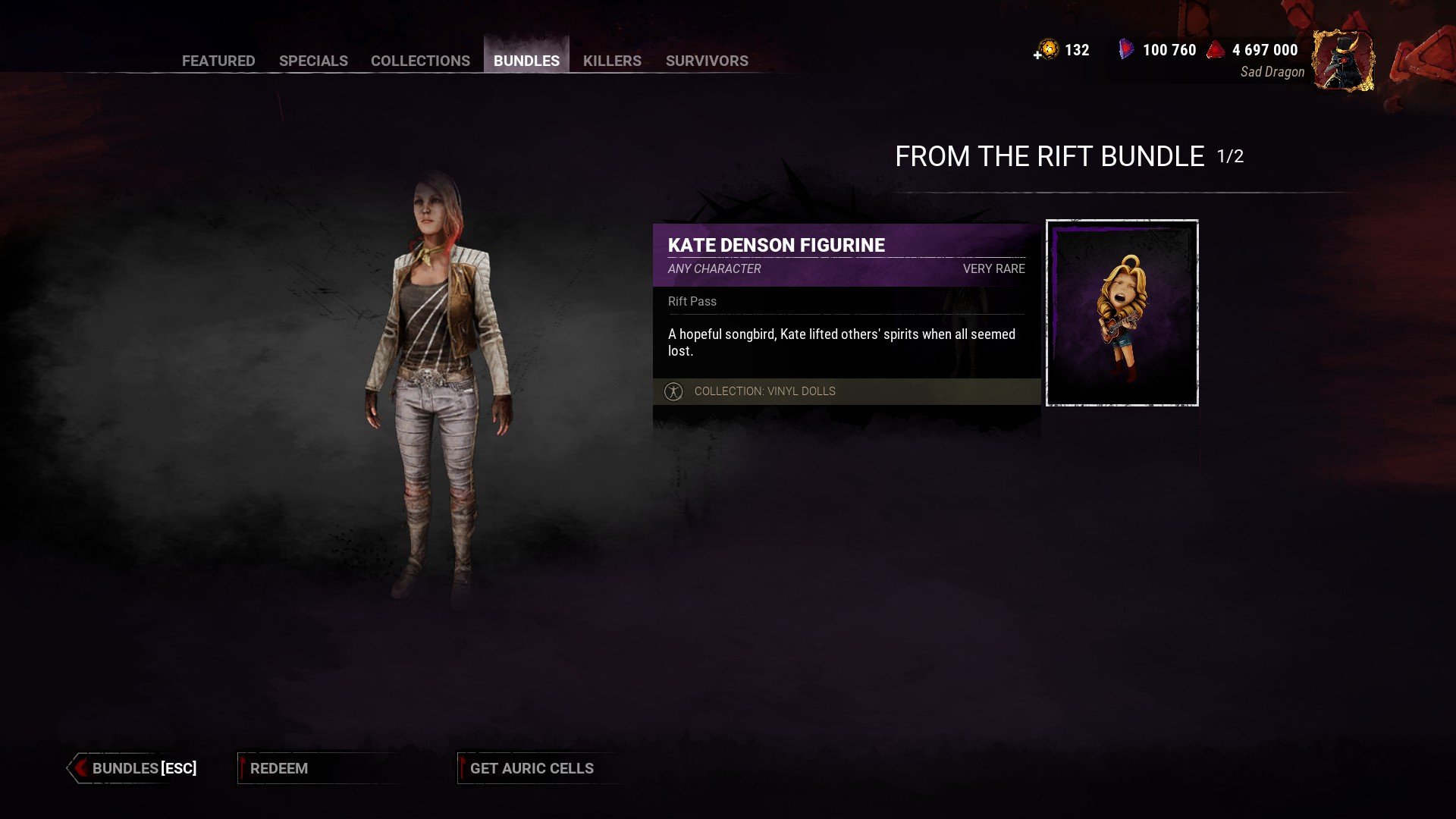The image size is (1456, 819).
Task: Click the Vinyl Dolls collection icon
Action: (674, 391)
